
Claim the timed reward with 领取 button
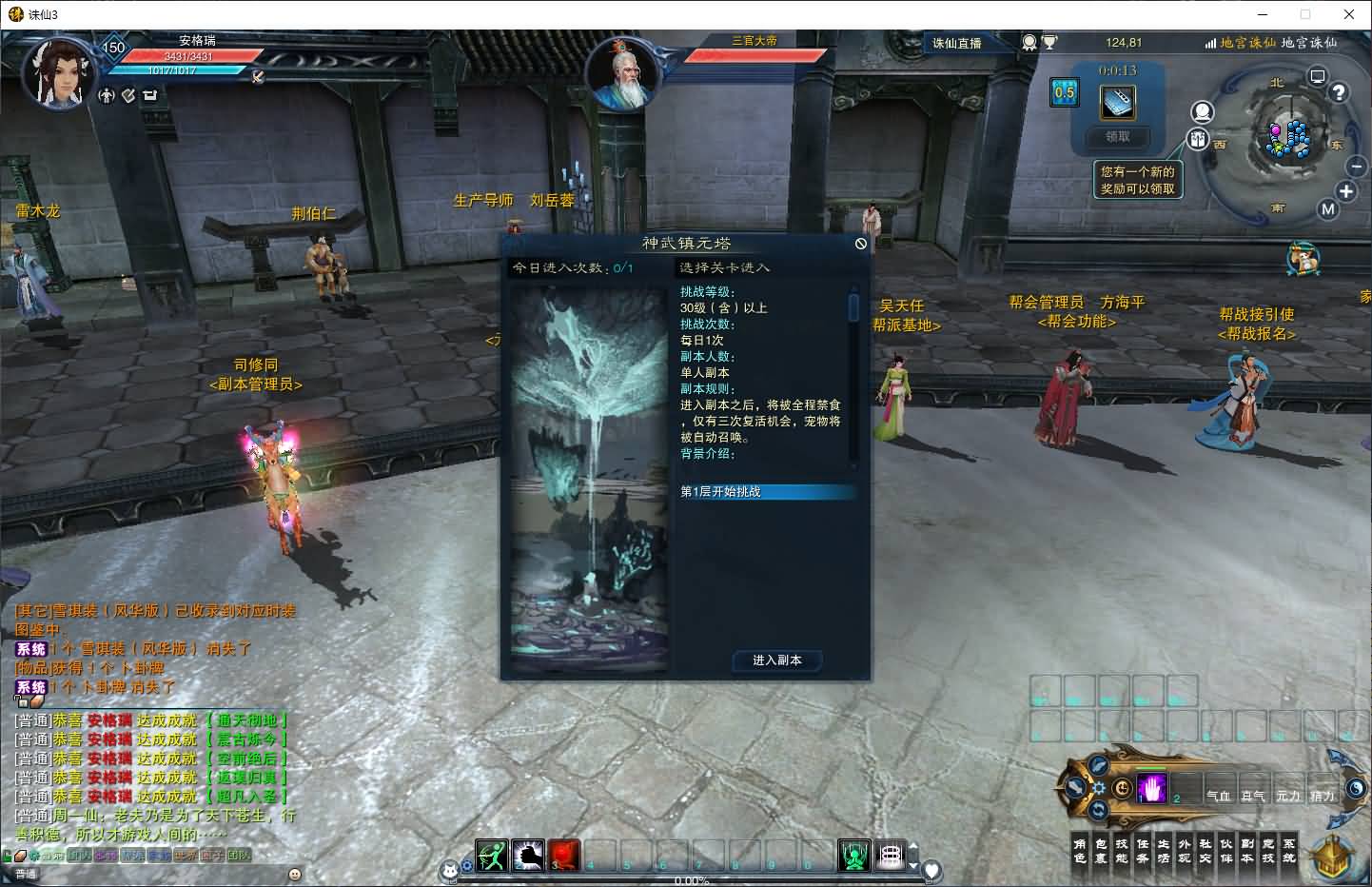coord(1118,137)
